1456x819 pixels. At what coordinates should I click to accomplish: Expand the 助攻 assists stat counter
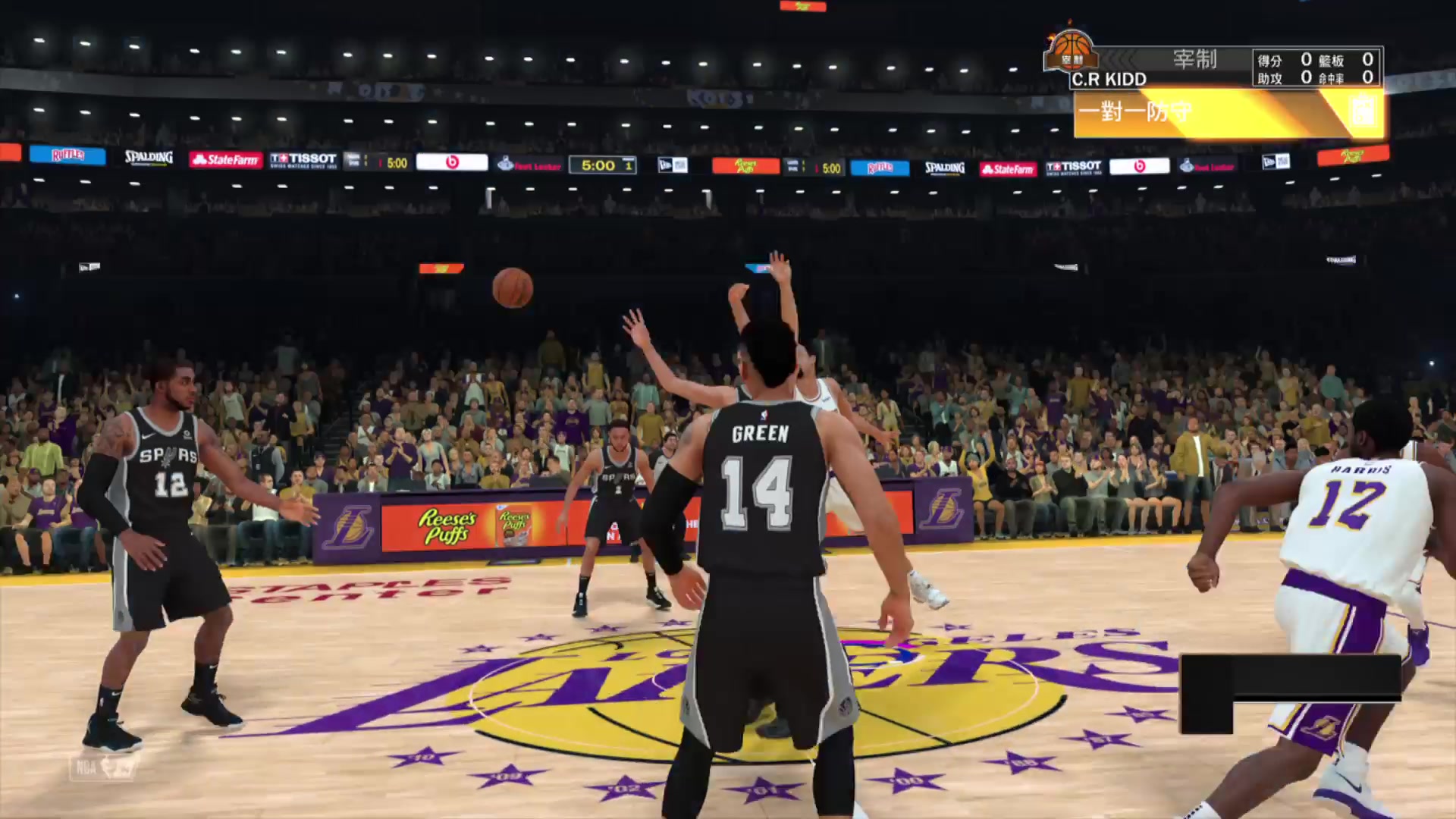pos(1271,79)
